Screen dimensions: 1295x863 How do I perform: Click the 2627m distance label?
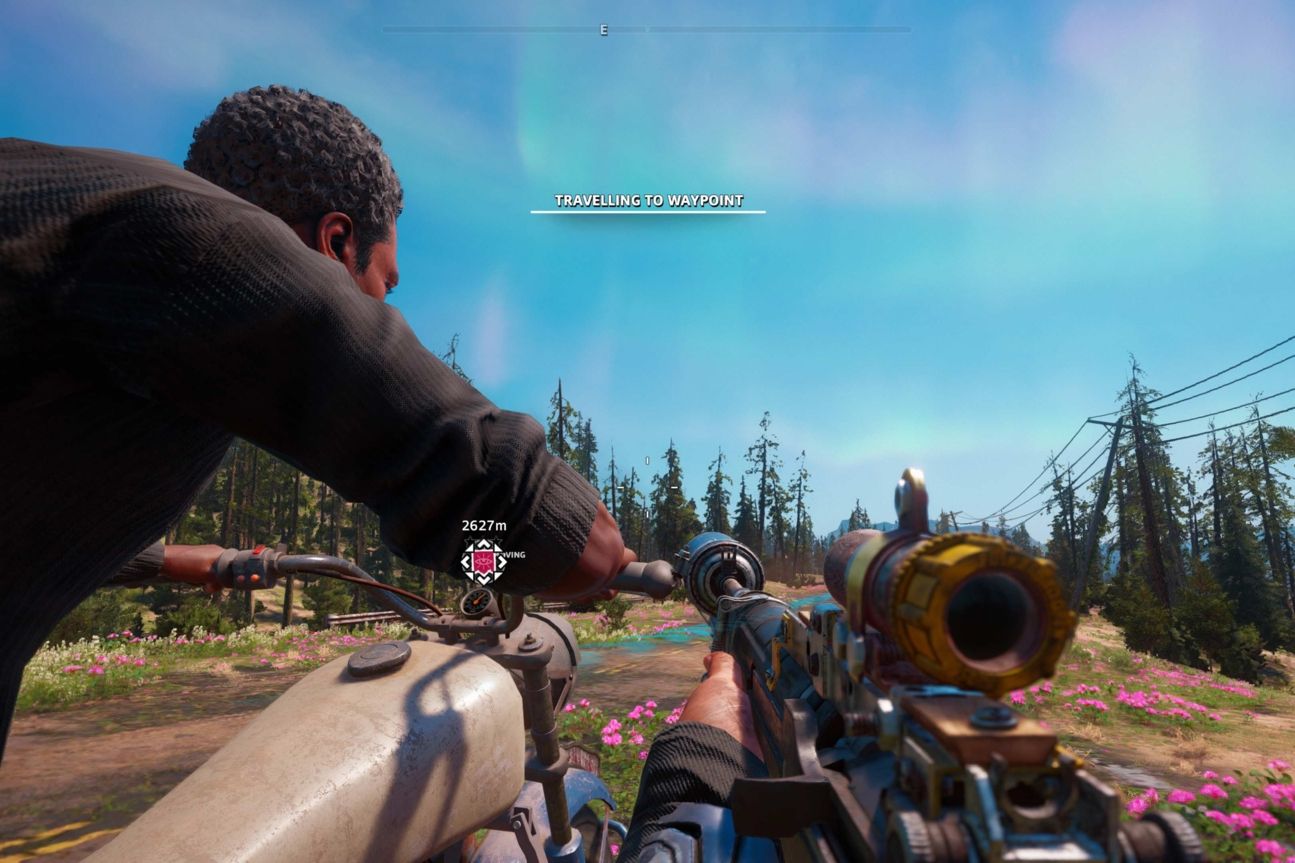(x=485, y=524)
